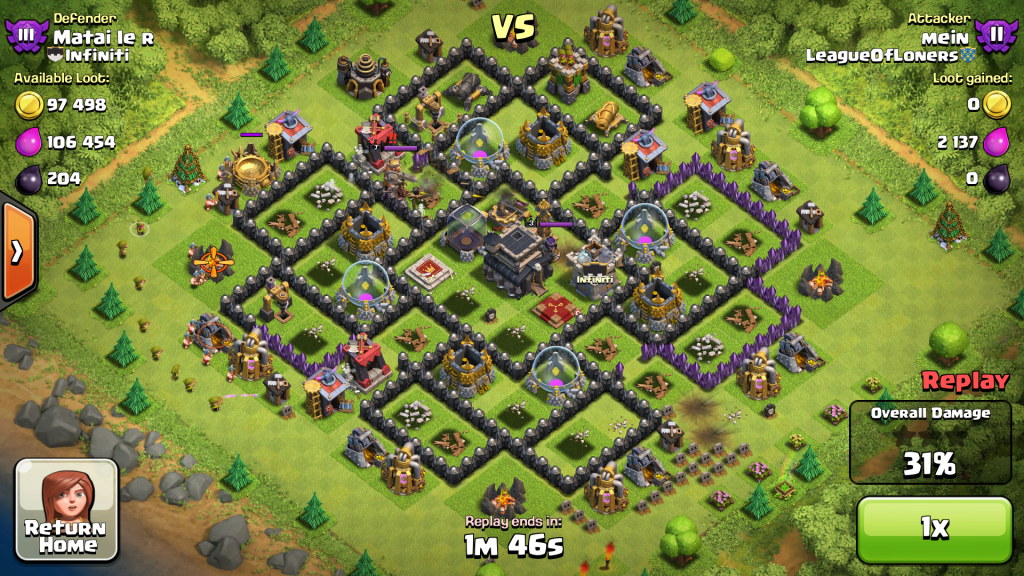Expand the orange side panel arrow
Image resolution: width=1024 pixels, height=576 pixels.
click(17, 251)
